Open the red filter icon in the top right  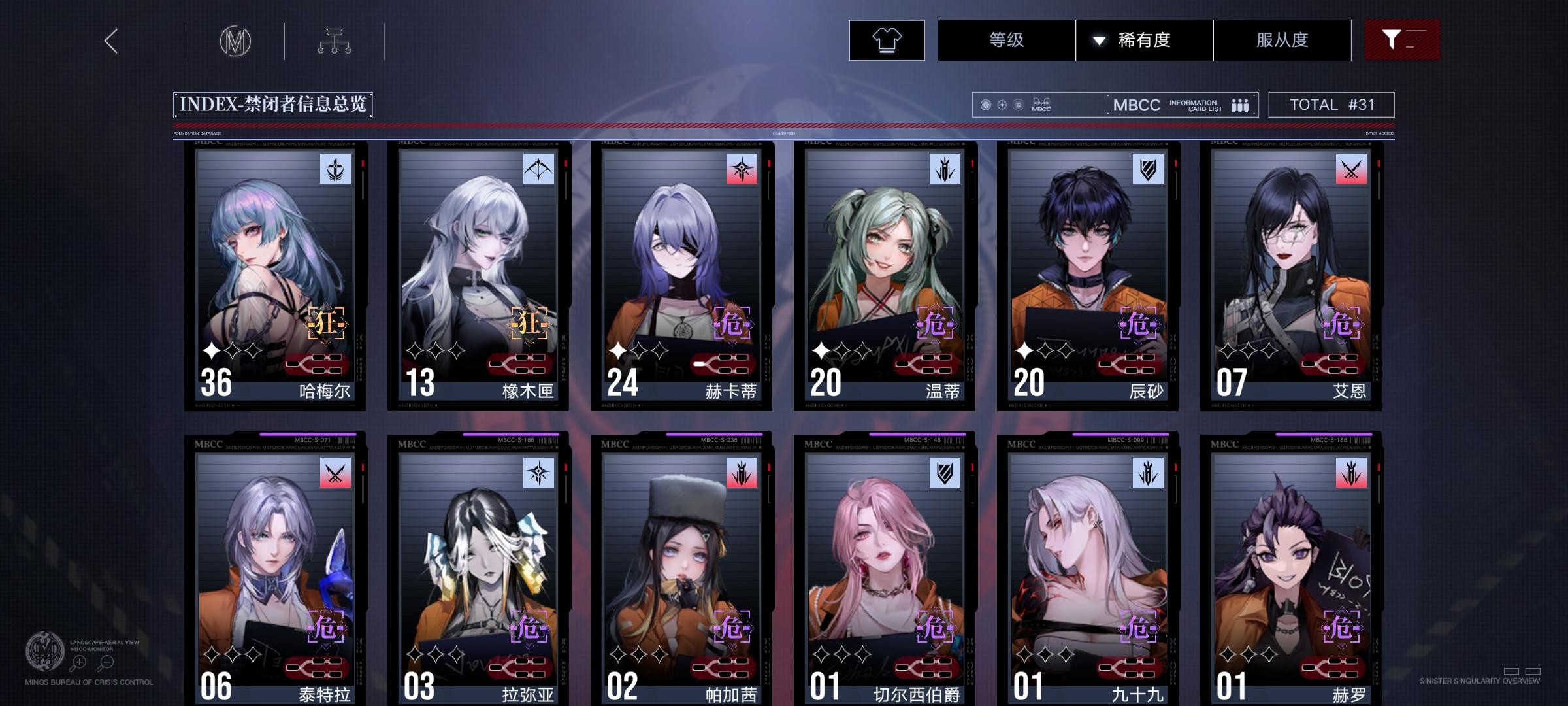click(1402, 40)
